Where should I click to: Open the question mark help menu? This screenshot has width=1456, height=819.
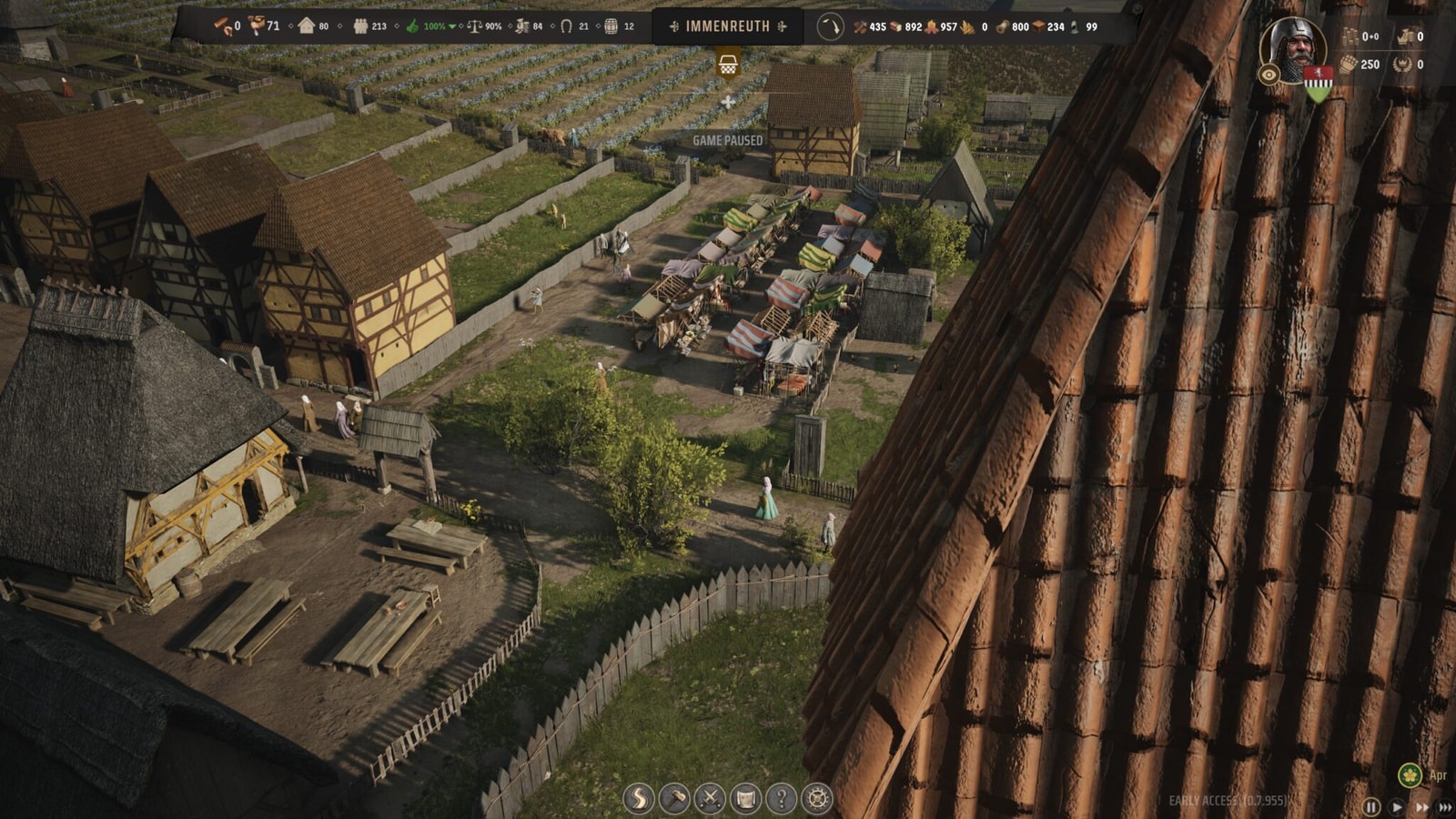pos(781,799)
